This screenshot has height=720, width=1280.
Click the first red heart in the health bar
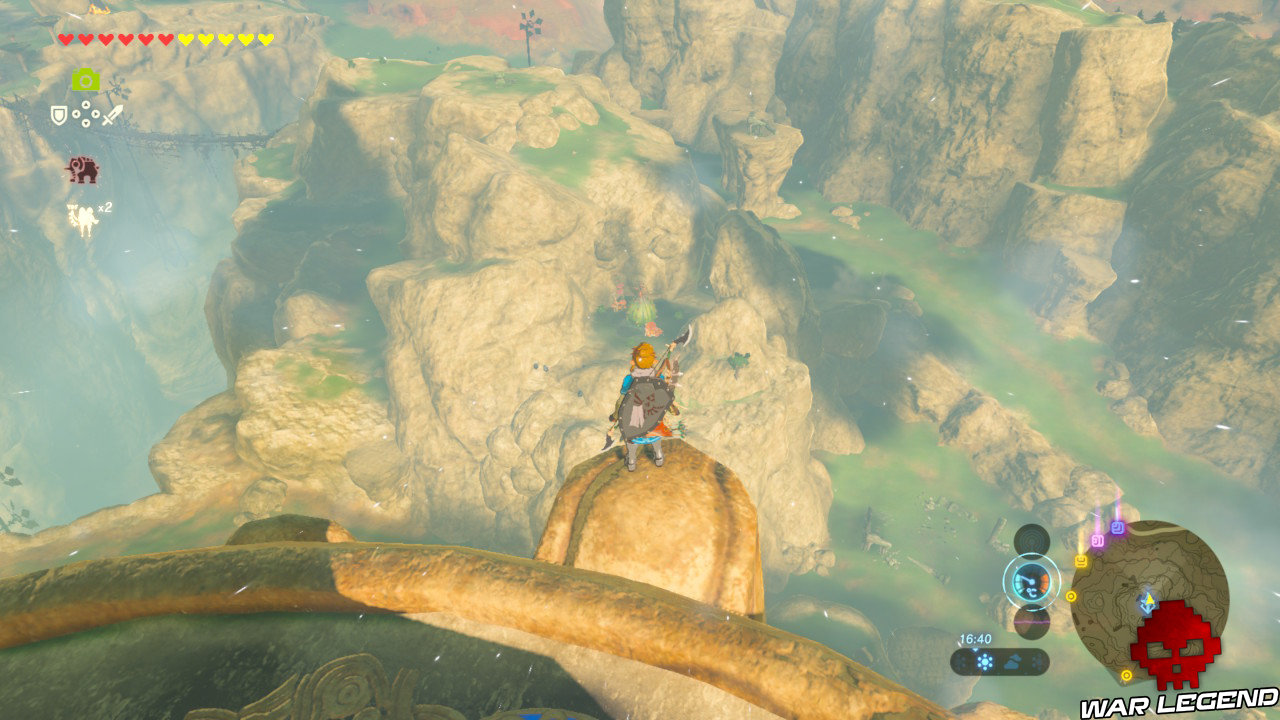[66, 39]
